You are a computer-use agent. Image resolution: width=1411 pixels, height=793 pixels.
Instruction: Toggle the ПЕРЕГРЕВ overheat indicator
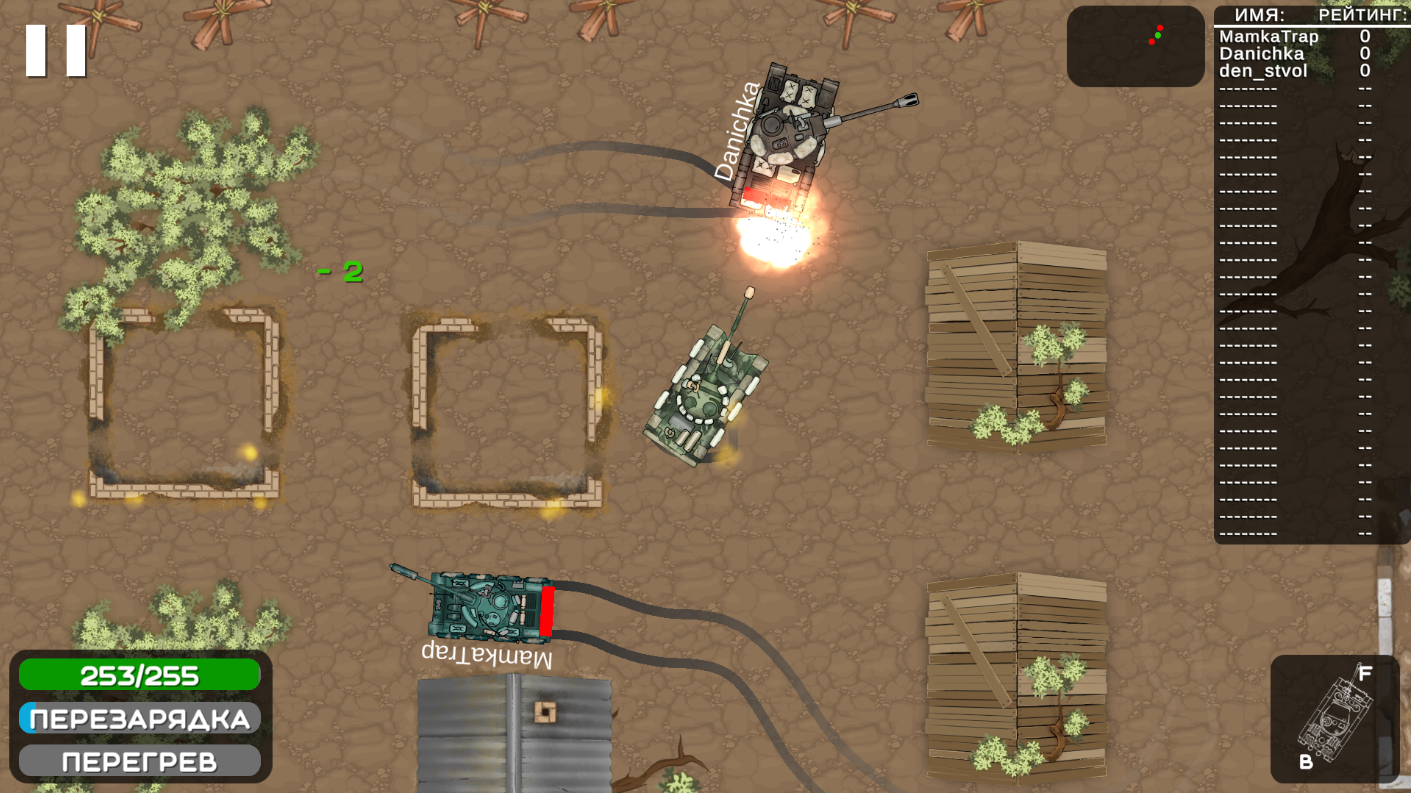coord(140,761)
